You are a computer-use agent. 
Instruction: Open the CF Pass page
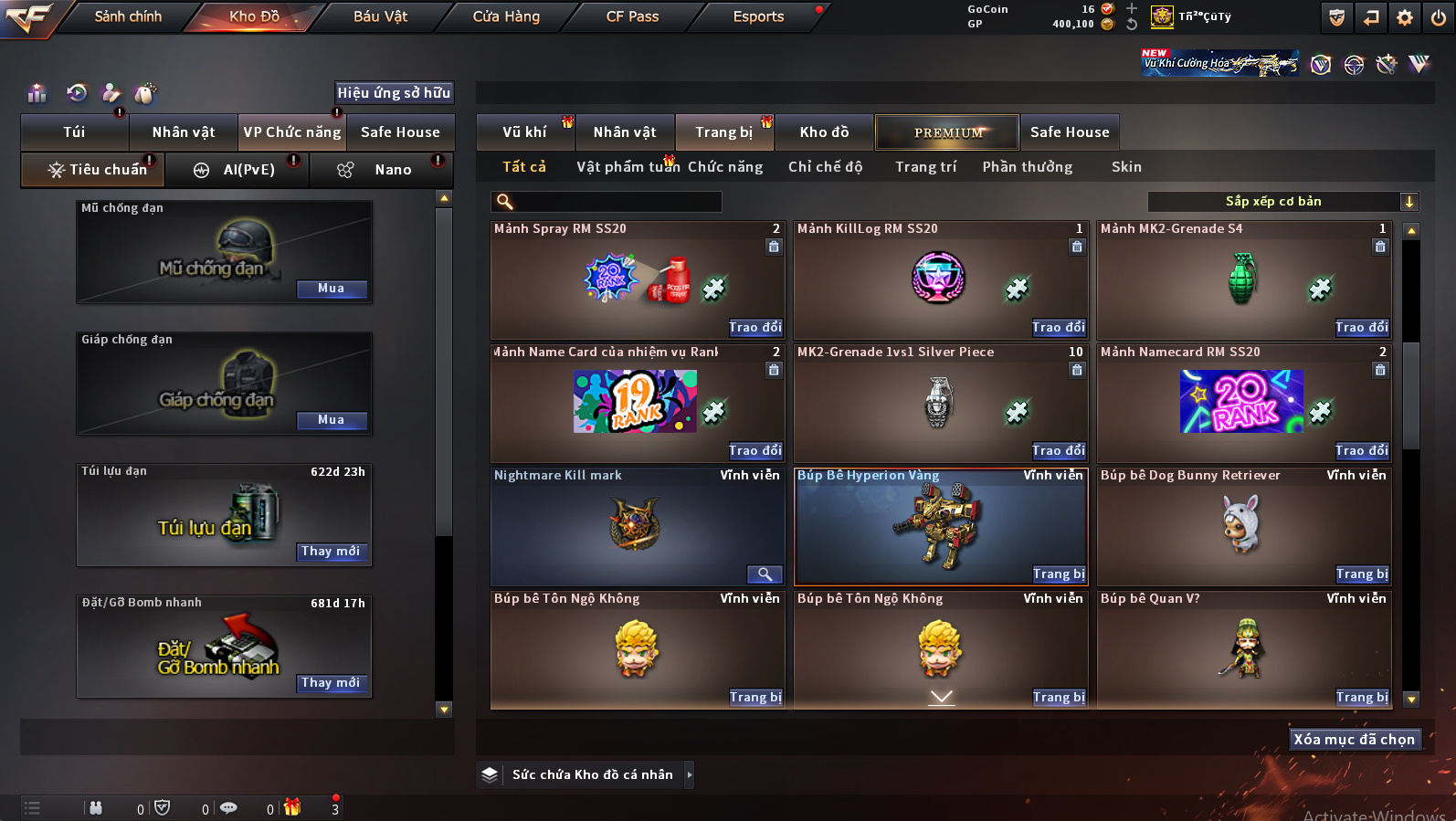[632, 16]
